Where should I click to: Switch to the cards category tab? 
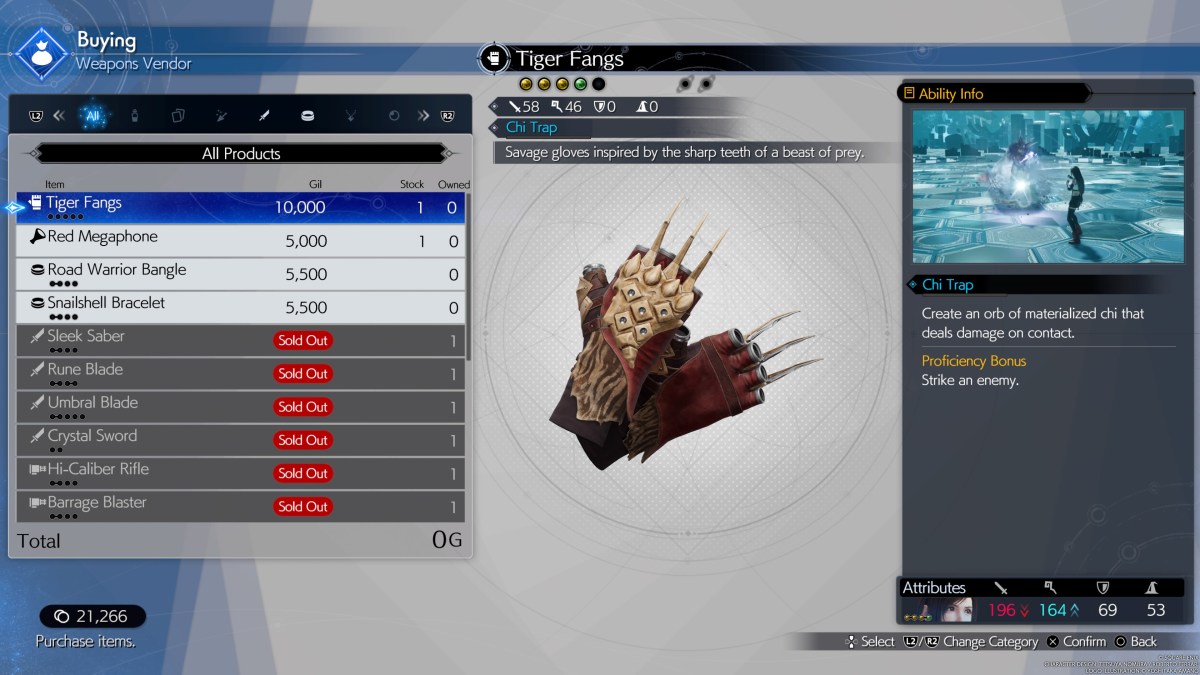(x=178, y=116)
